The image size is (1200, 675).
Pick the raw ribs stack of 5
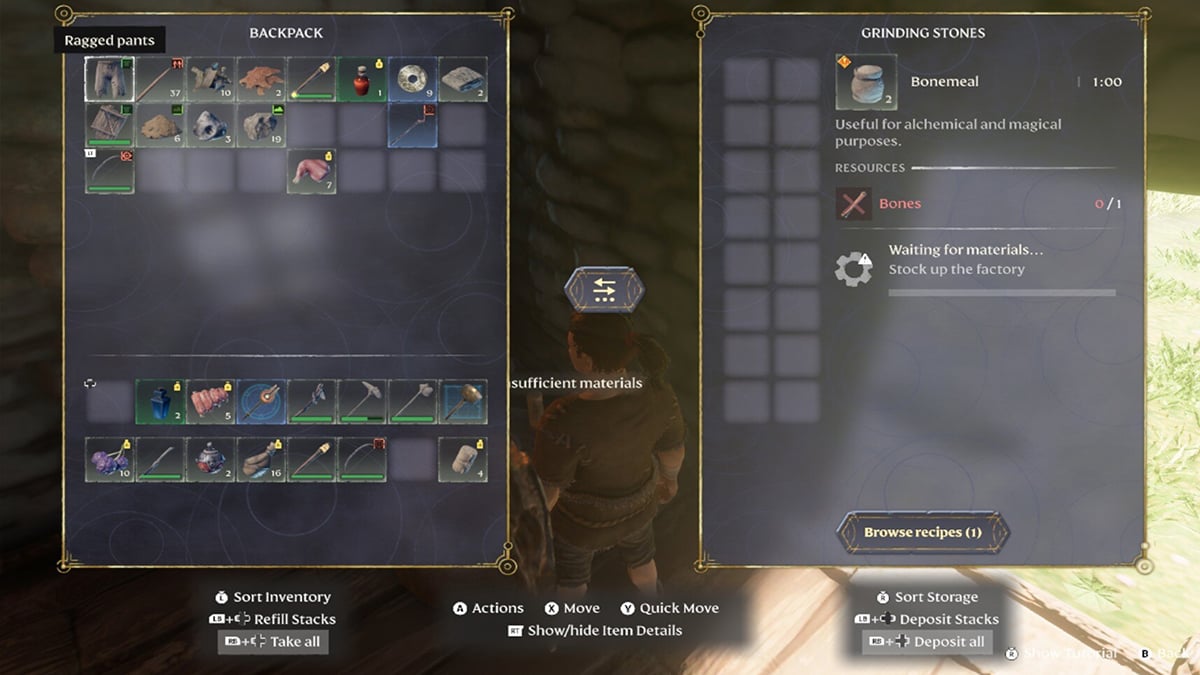coord(210,400)
